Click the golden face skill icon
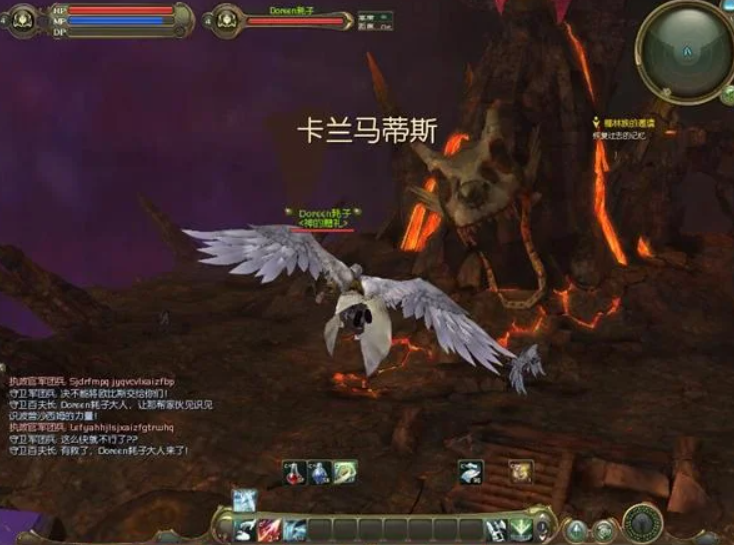This screenshot has width=734, height=545. click(x=520, y=472)
